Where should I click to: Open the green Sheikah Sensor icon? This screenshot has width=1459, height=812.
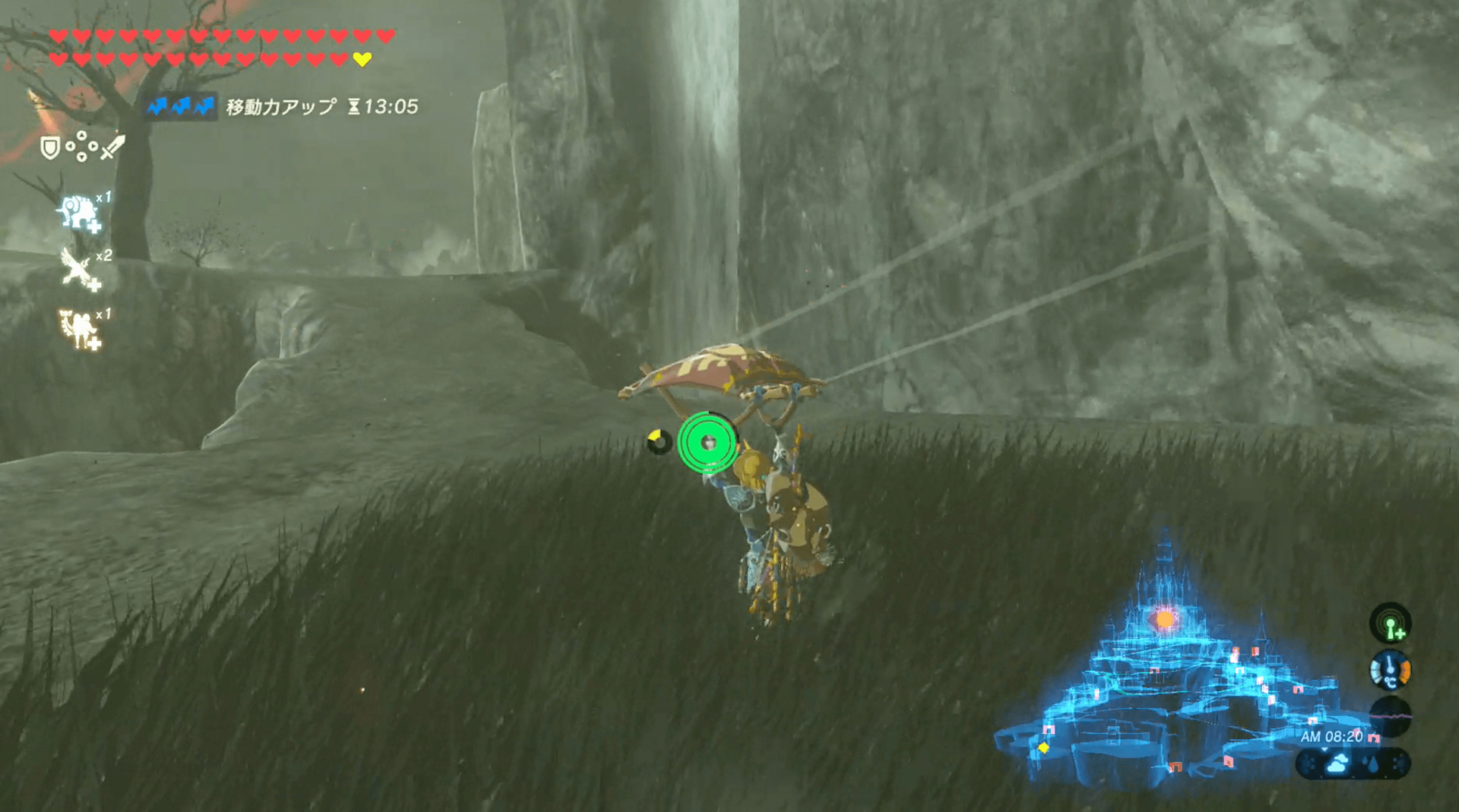pos(1390,624)
